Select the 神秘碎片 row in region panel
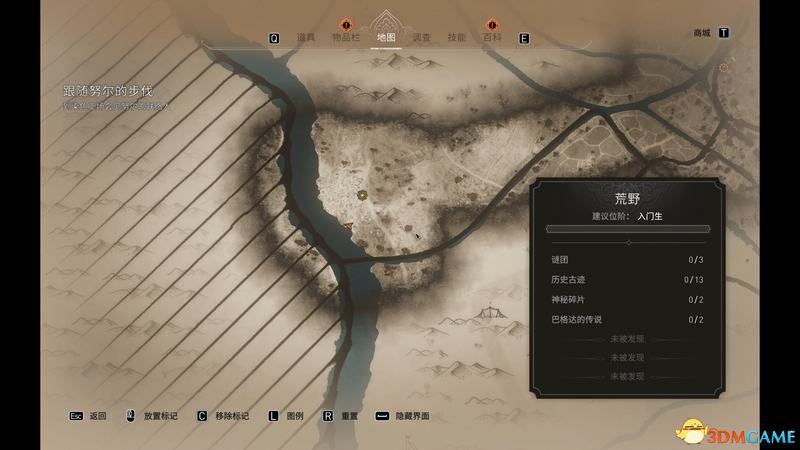 click(x=628, y=300)
